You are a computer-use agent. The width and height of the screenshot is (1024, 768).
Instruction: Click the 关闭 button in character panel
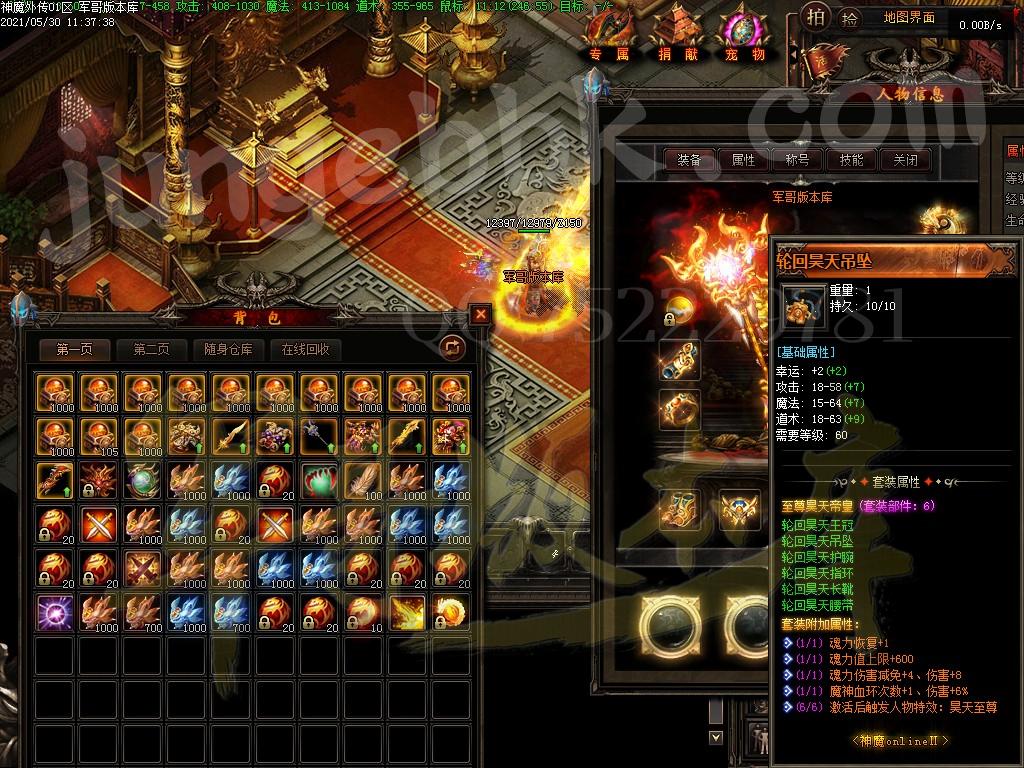[905, 160]
